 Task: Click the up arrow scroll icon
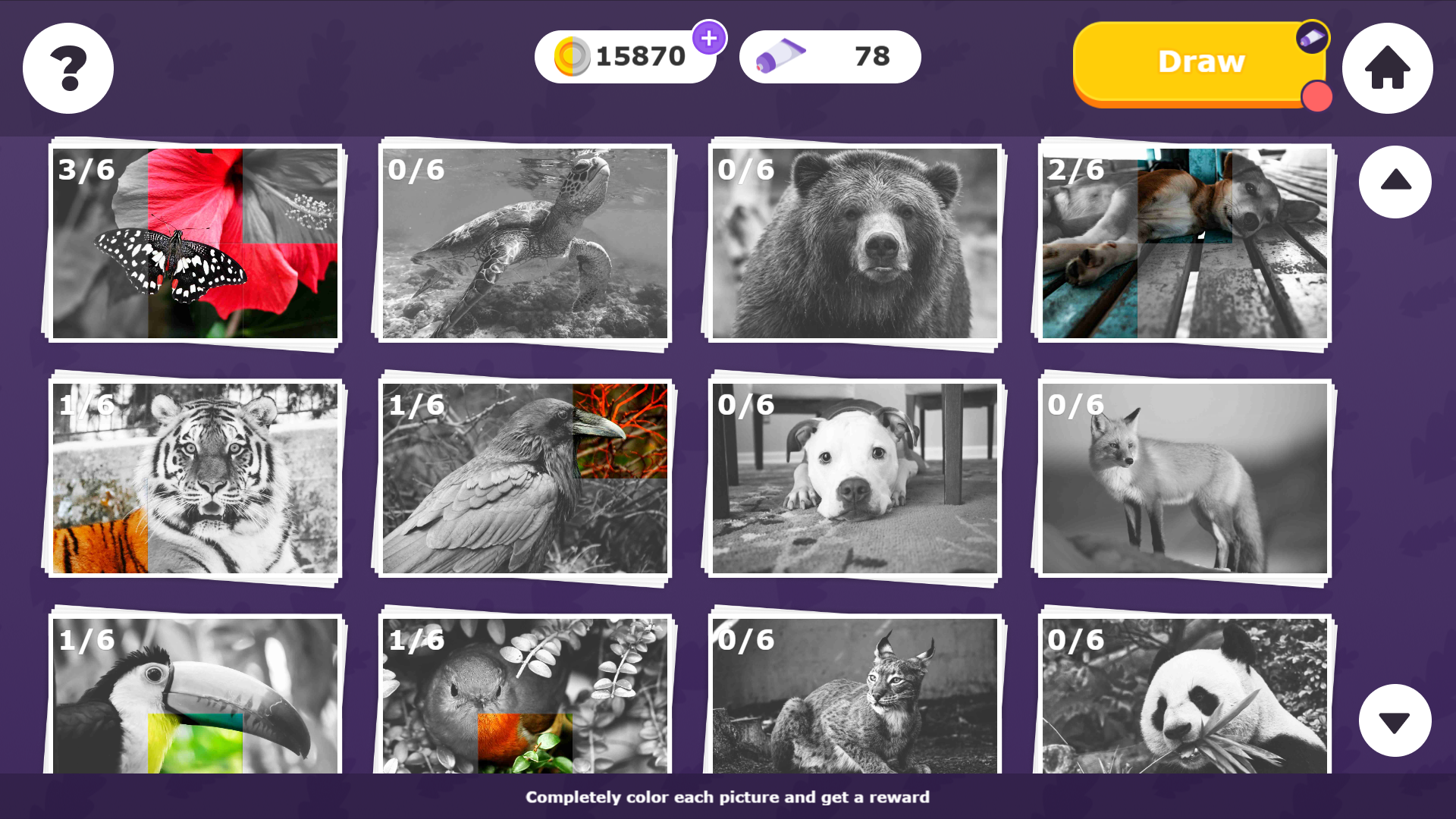[1395, 182]
